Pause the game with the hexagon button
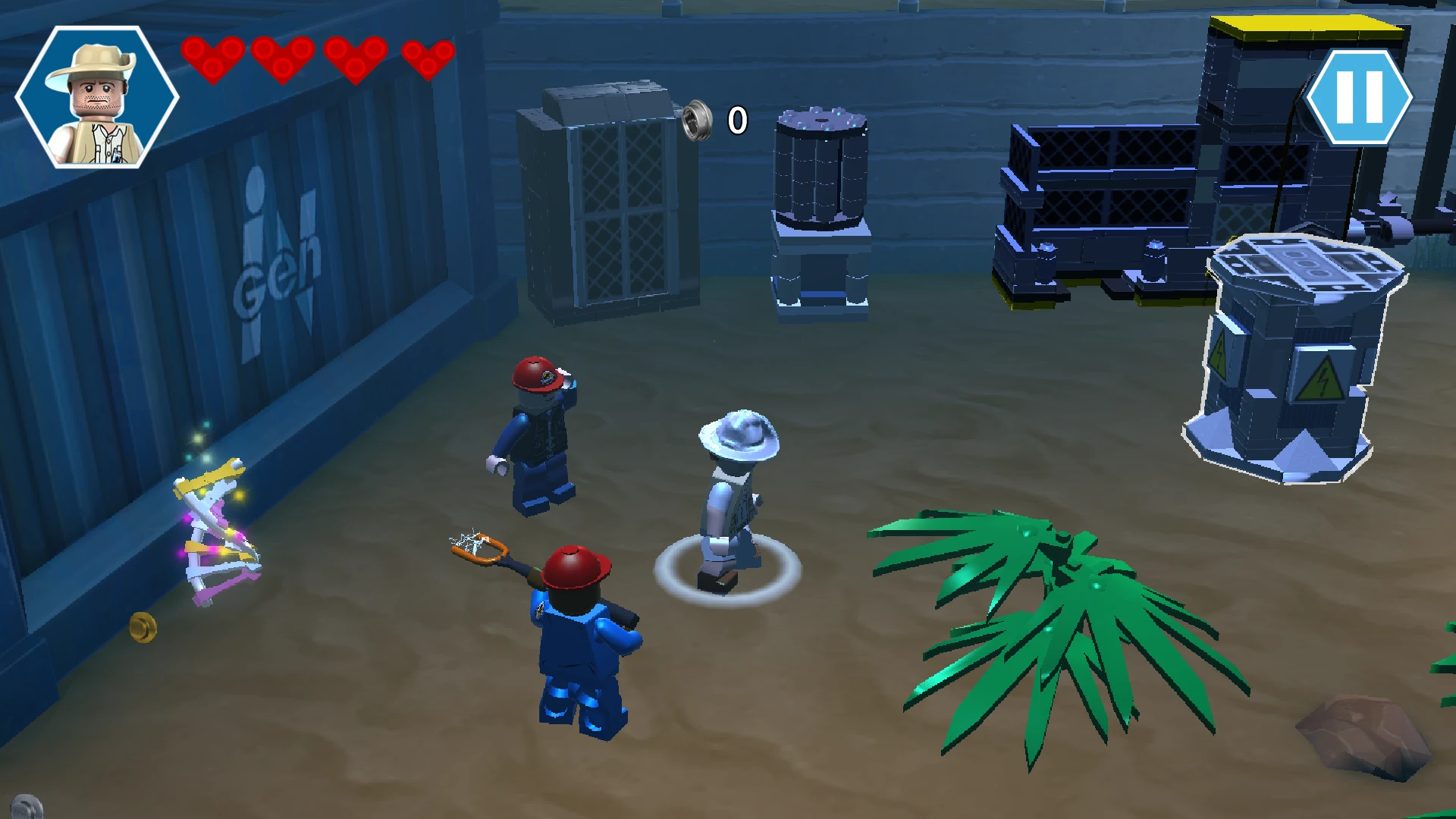 point(1359,97)
